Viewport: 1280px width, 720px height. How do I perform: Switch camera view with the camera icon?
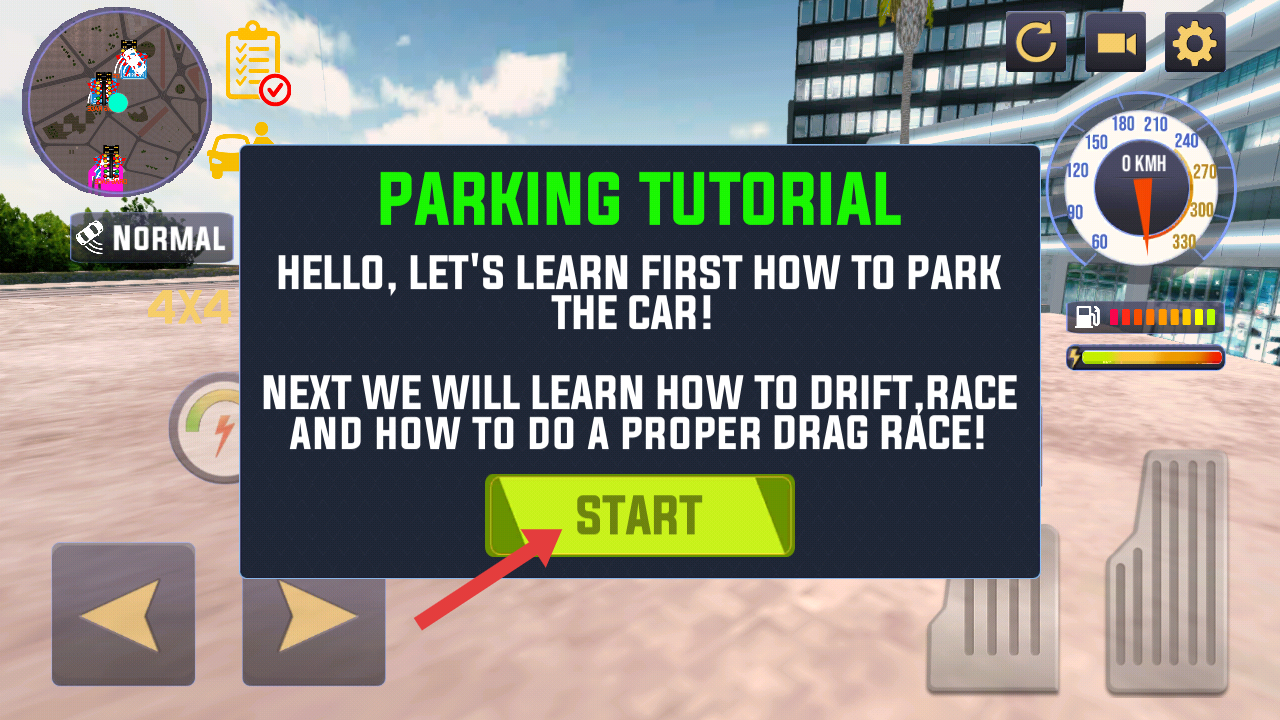[1115, 43]
